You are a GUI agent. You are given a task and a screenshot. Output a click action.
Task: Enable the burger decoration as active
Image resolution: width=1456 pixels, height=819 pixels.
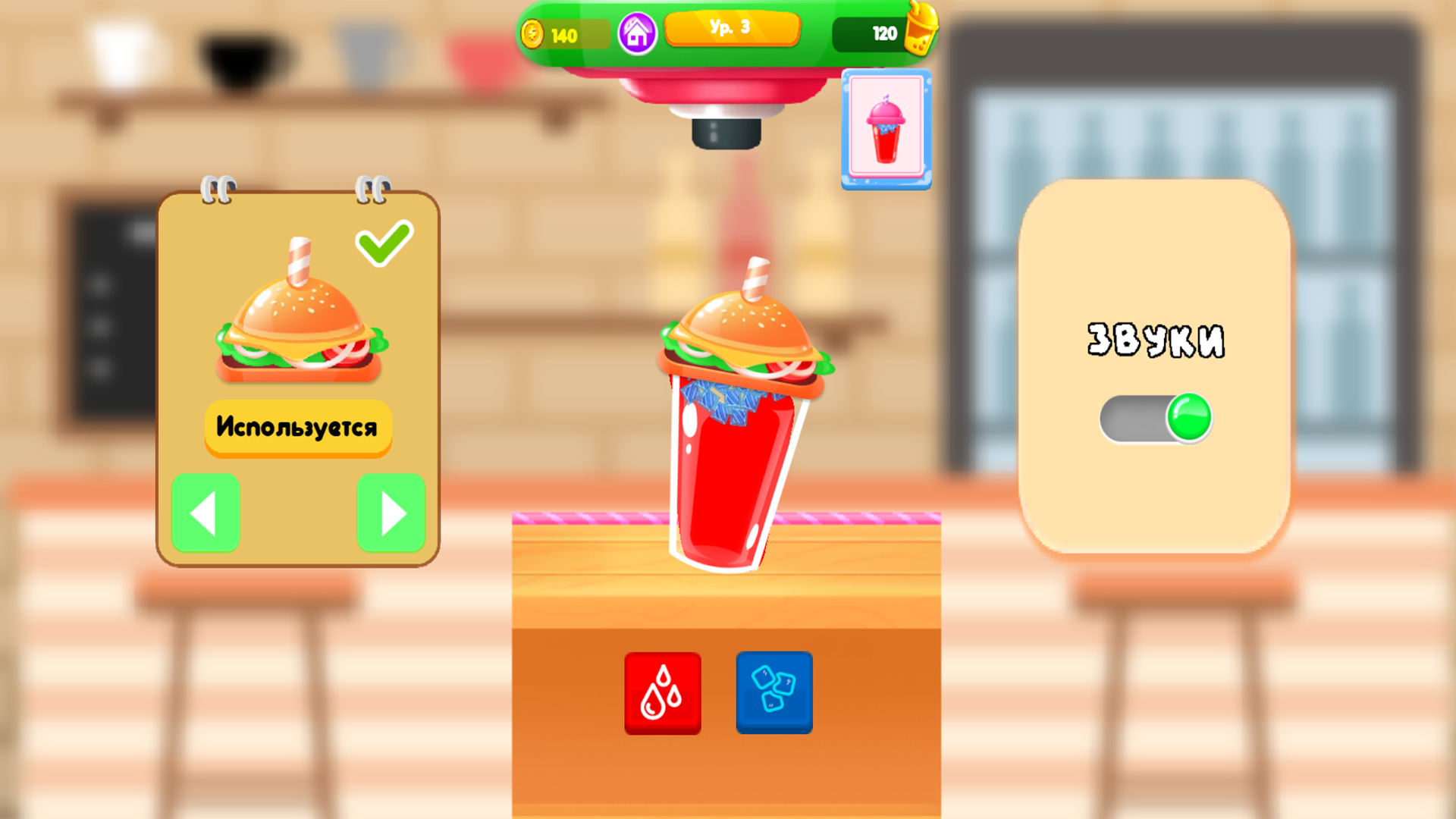[x=297, y=426]
